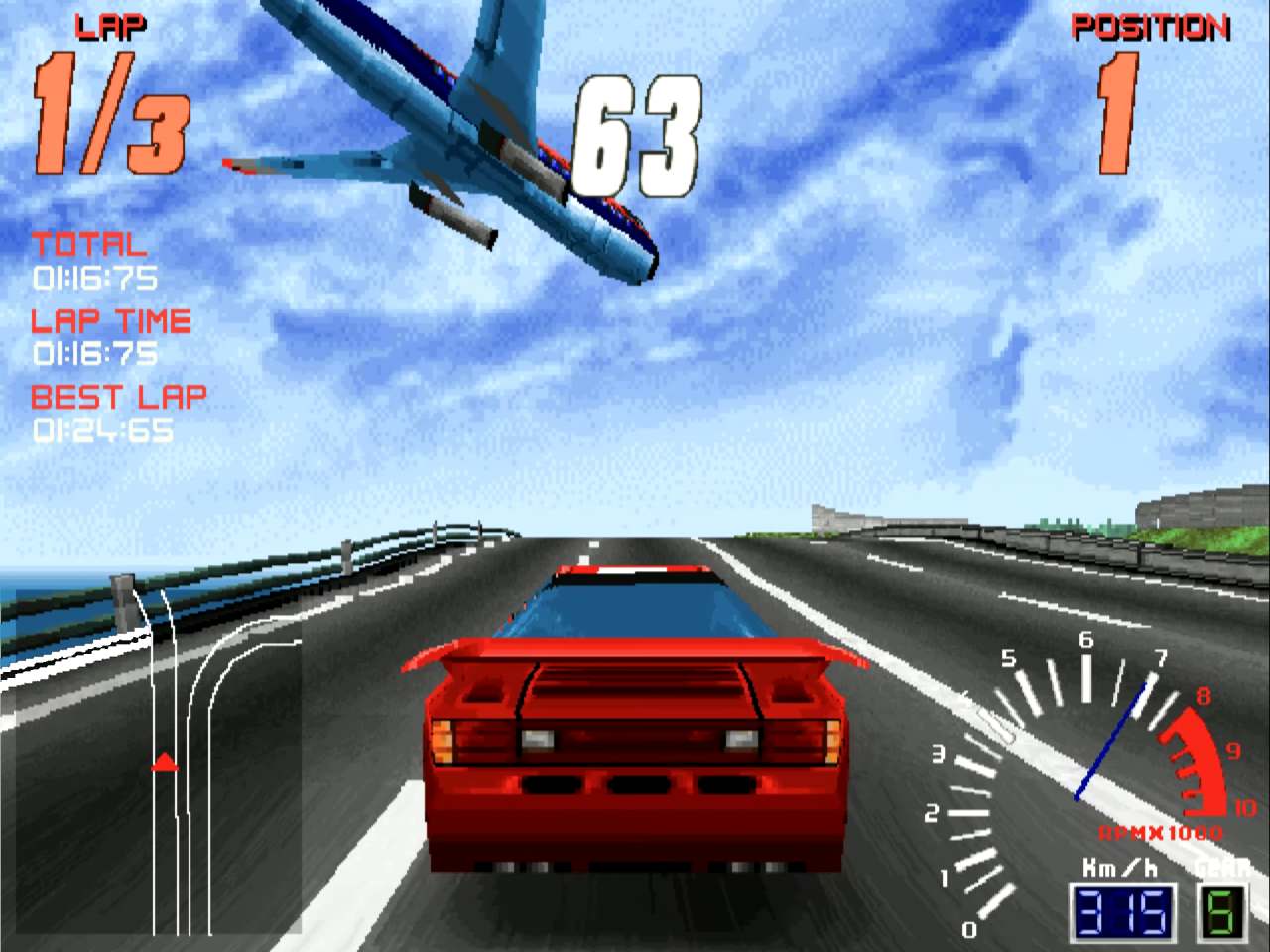Select the red player marker on the minimap

tap(165, 763)
